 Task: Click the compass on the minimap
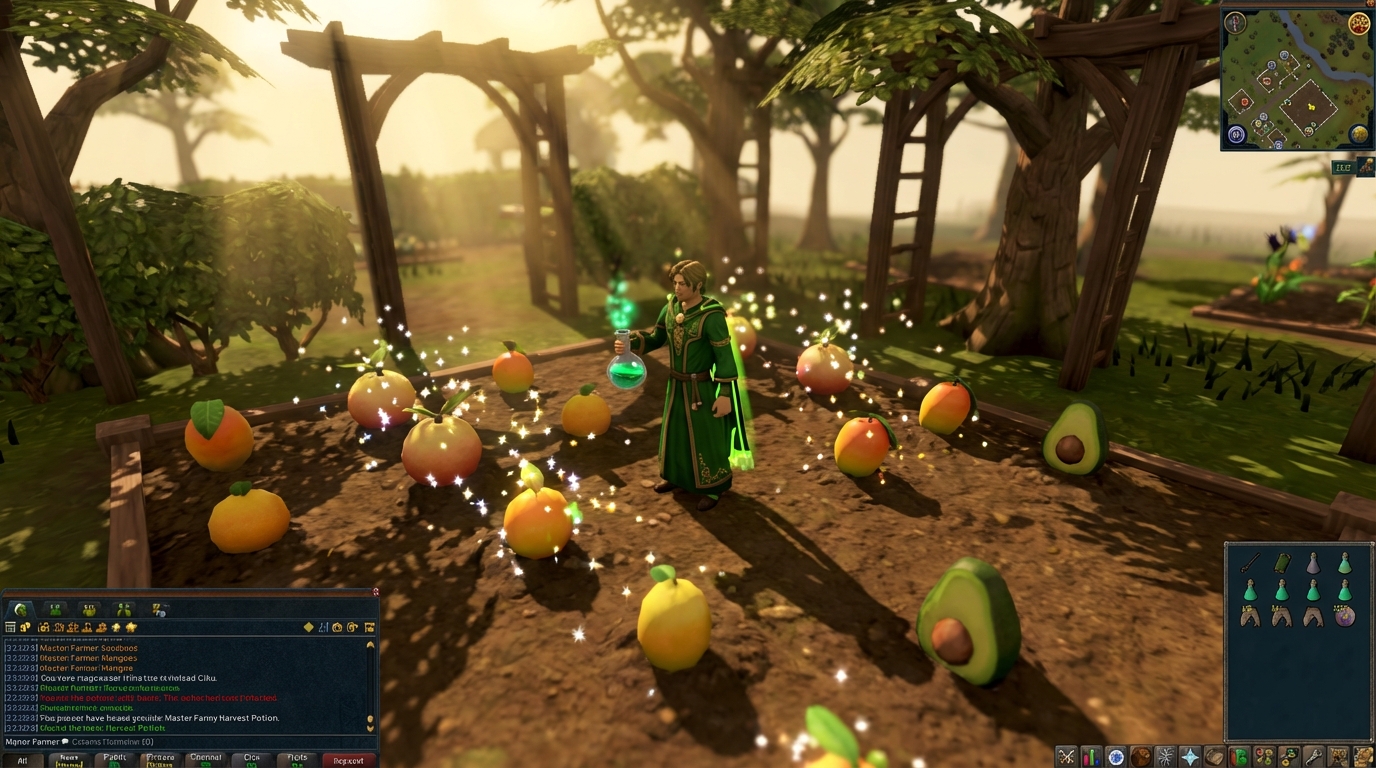coord(1233,23)
